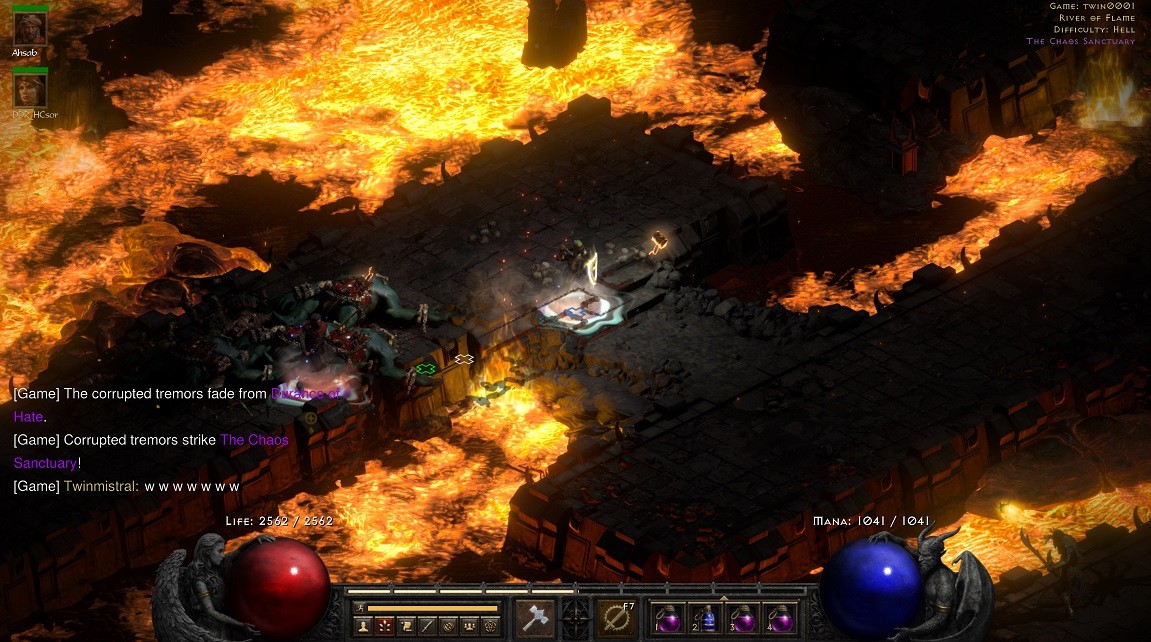The width and height of the screenshot is (1151, 642).
Task: Use the purple potion in belt slot 4
Action: tap(781, 619)
